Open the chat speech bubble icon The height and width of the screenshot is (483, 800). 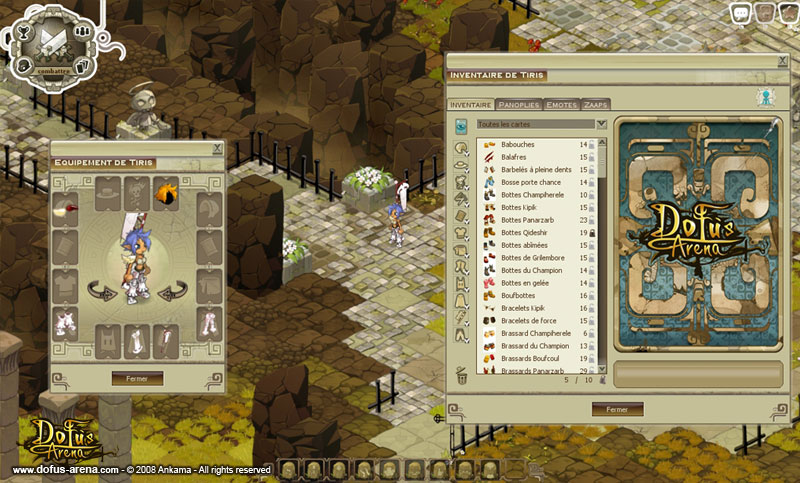(741, 13)
